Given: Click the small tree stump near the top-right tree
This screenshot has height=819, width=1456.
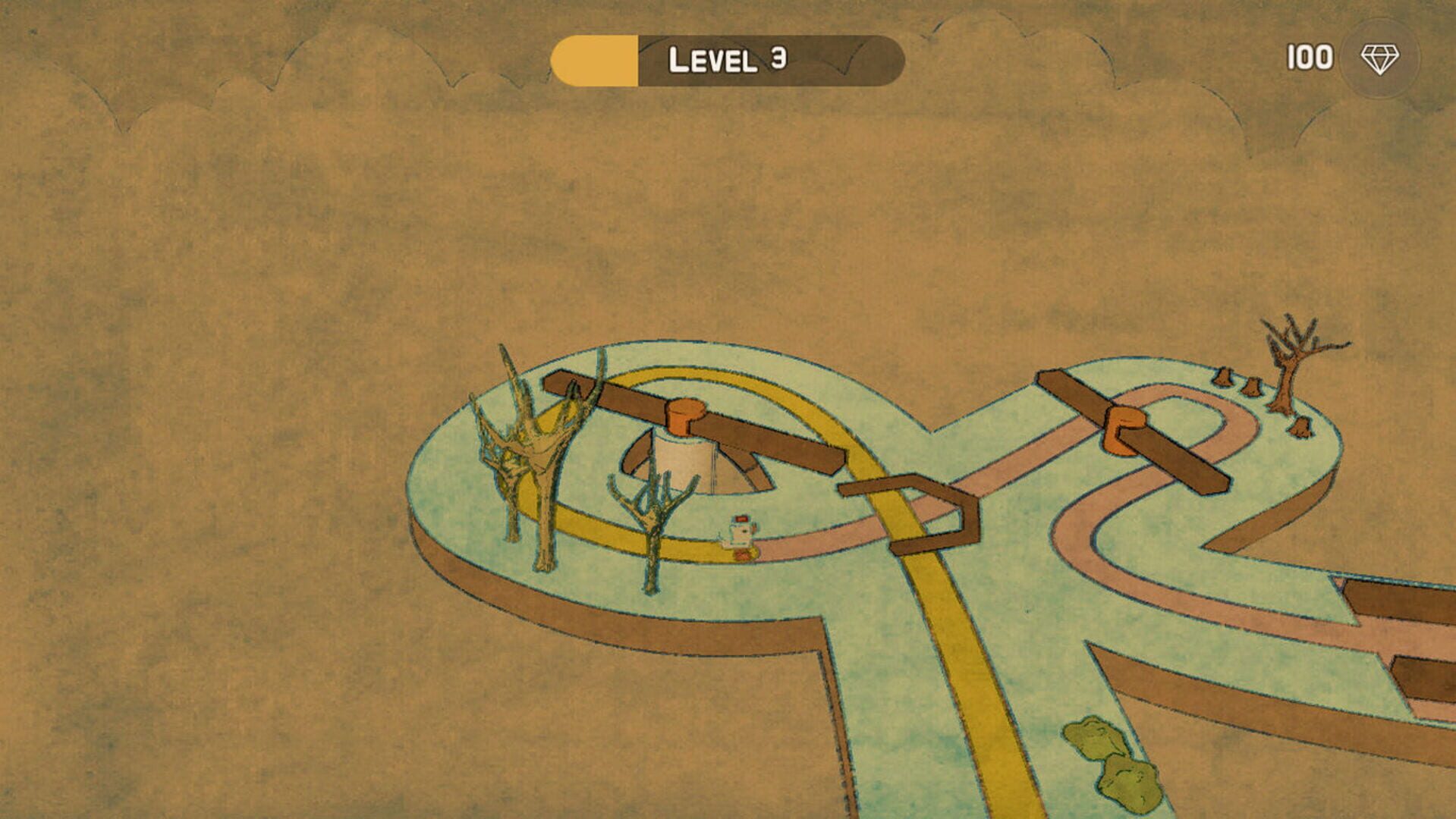Looking at the screenshot, I should [1223, 378].
